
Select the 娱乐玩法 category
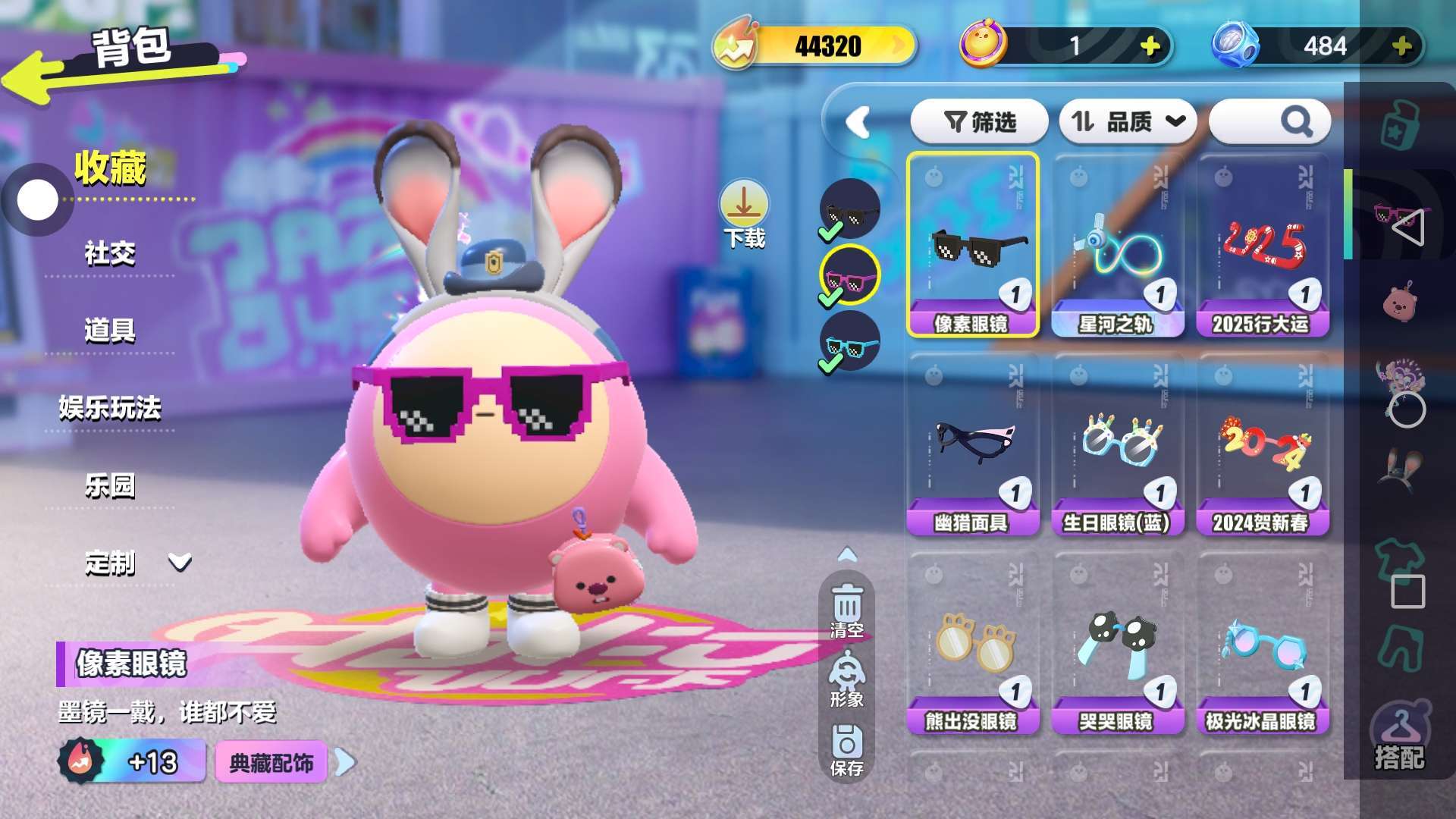[x=110, y=408]
